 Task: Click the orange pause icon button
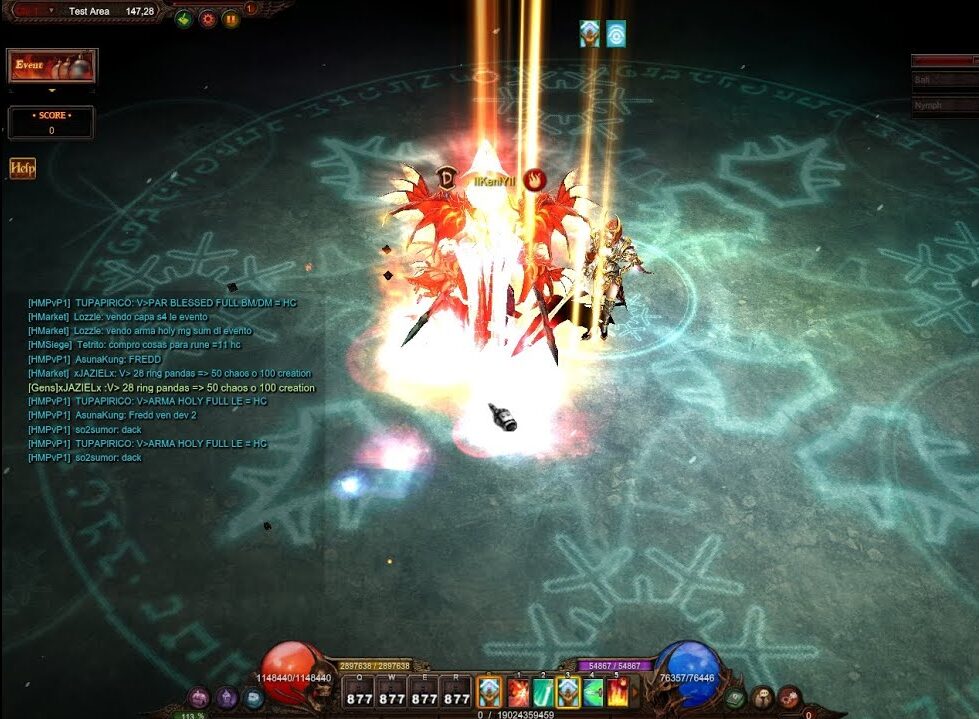click(x=231, y=18)
